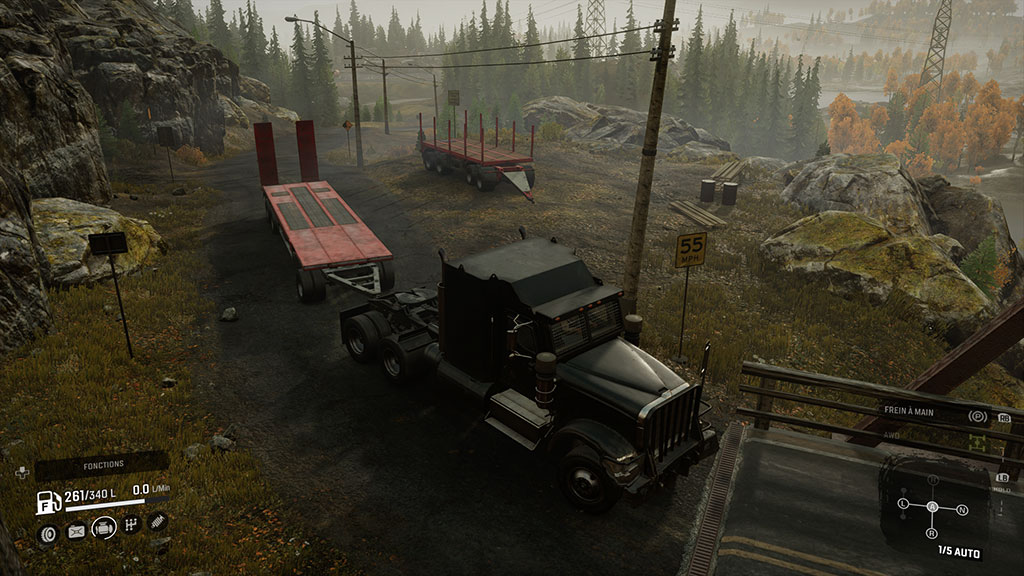The width and height of the screenshot is (1024, 576).
Task: Select neutral N on the gear selector
Action: 961,510
